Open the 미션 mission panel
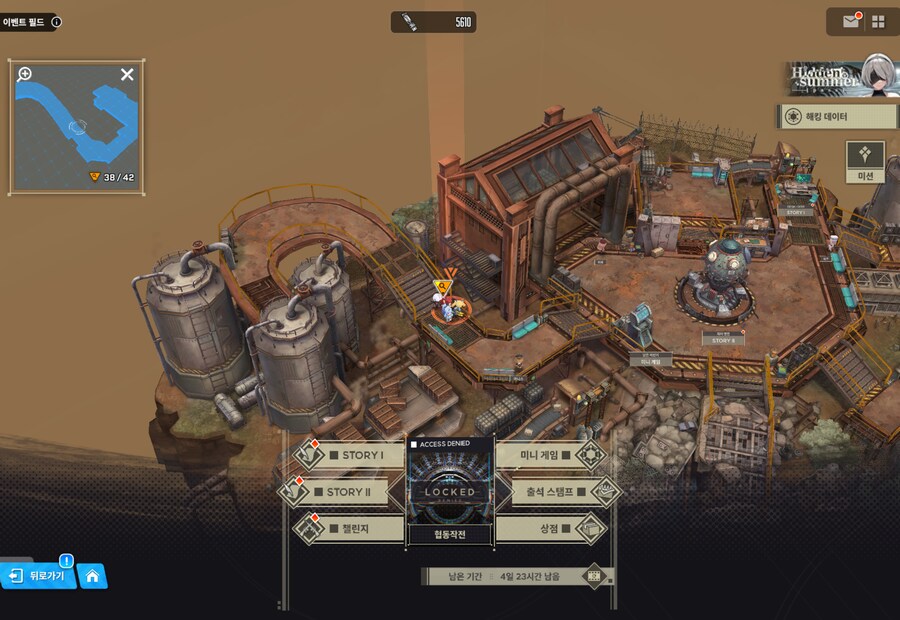The width and height of the screenshot is (900, 620). coord(865,162)
